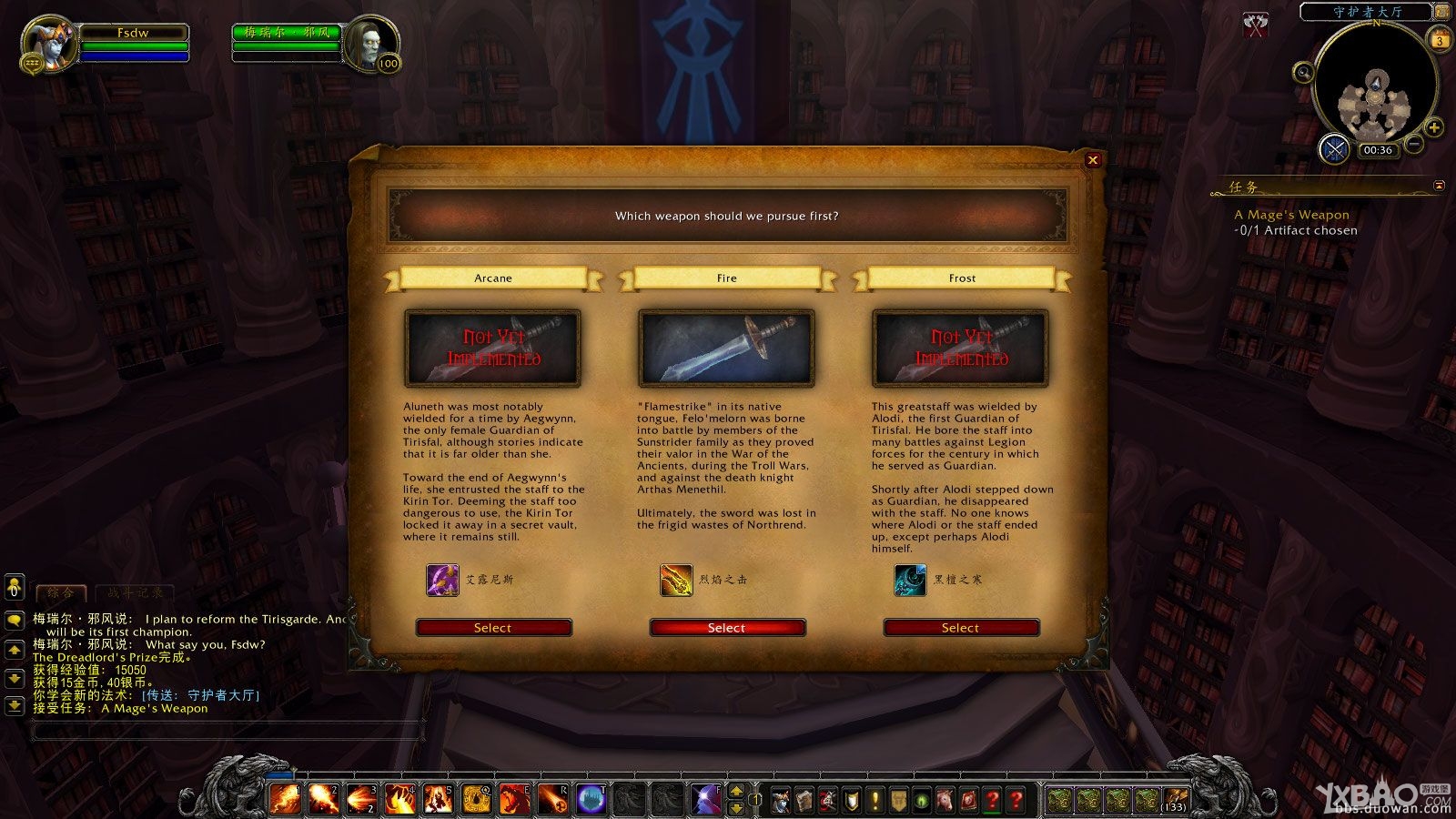The height and width of the screenshot is (819, 1456).
Task: Click the purple Aluneth reward icon
Action: pyautogui.click(x=442, y=580)
